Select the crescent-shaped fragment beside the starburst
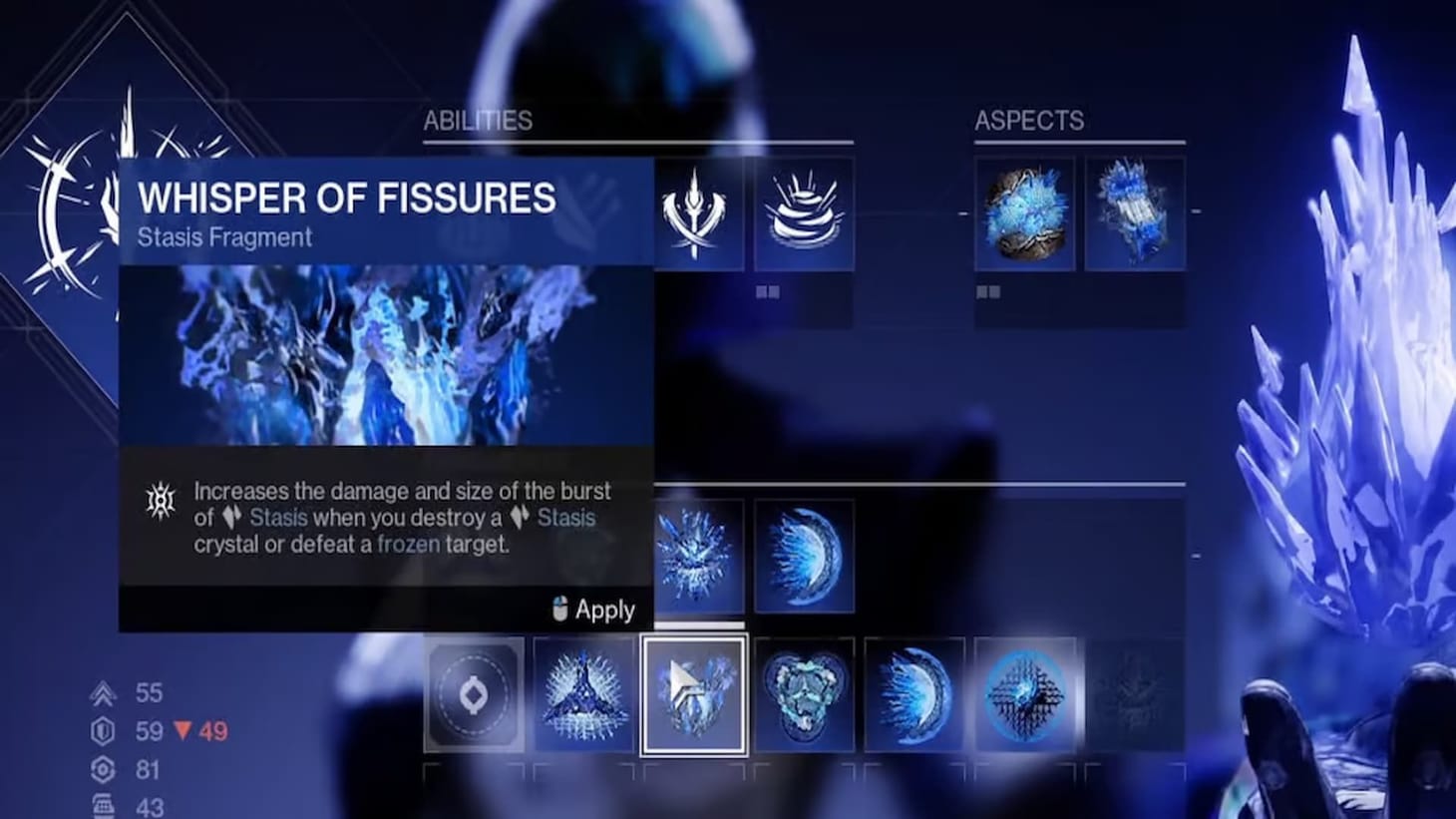Image resolution: width=1456 pixels, height=819 pixels. tap(806, 557)
